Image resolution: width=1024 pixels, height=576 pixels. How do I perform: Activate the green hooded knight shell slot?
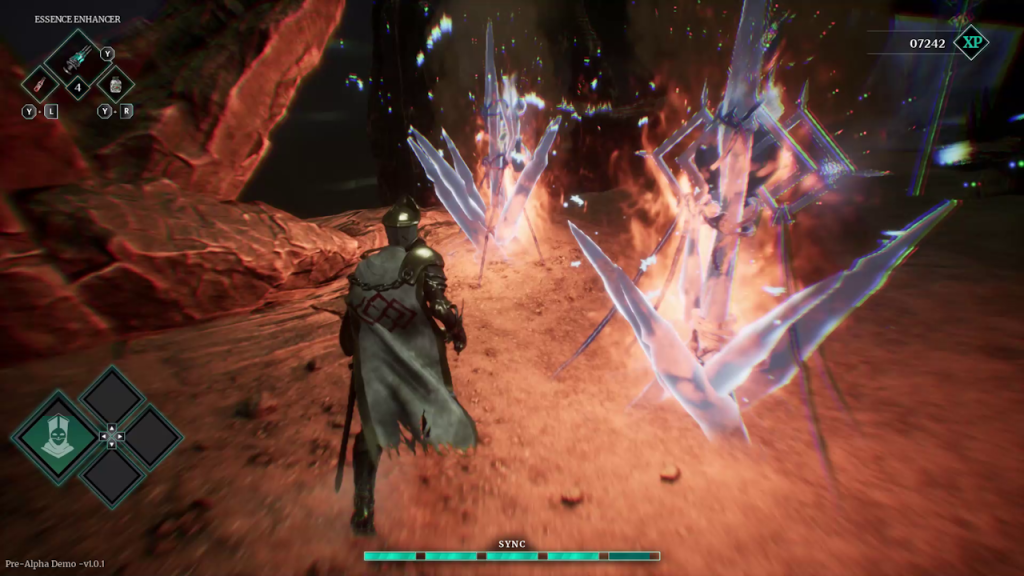pos(56,436)
